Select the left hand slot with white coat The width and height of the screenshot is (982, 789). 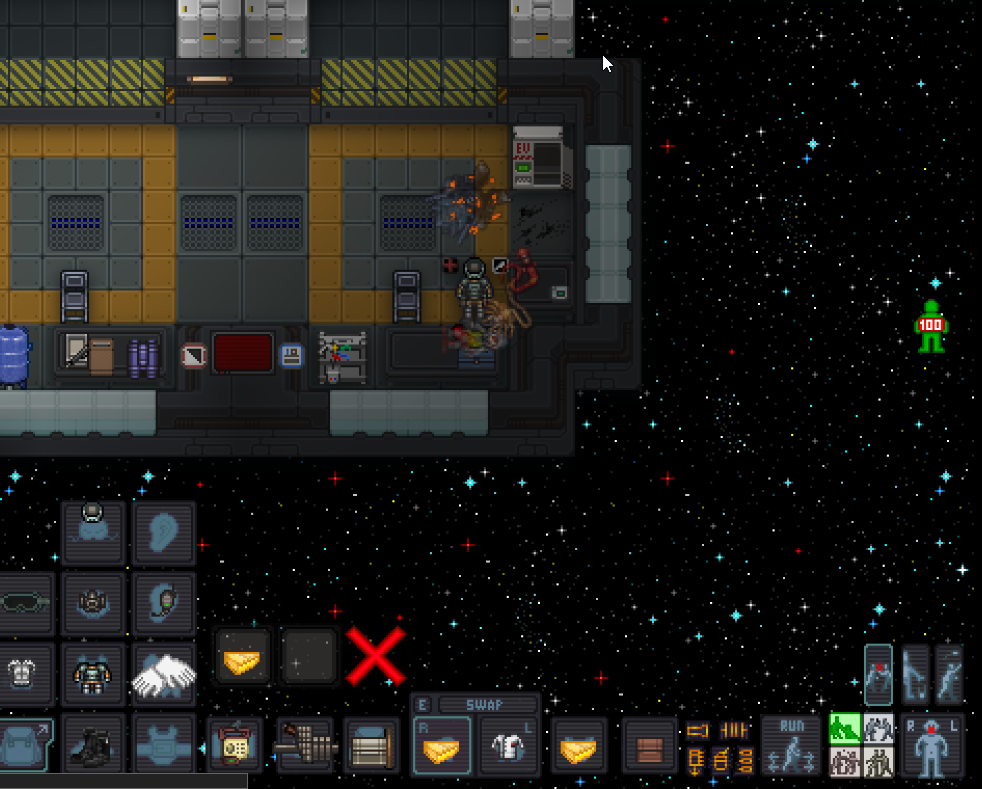(509, 746)
